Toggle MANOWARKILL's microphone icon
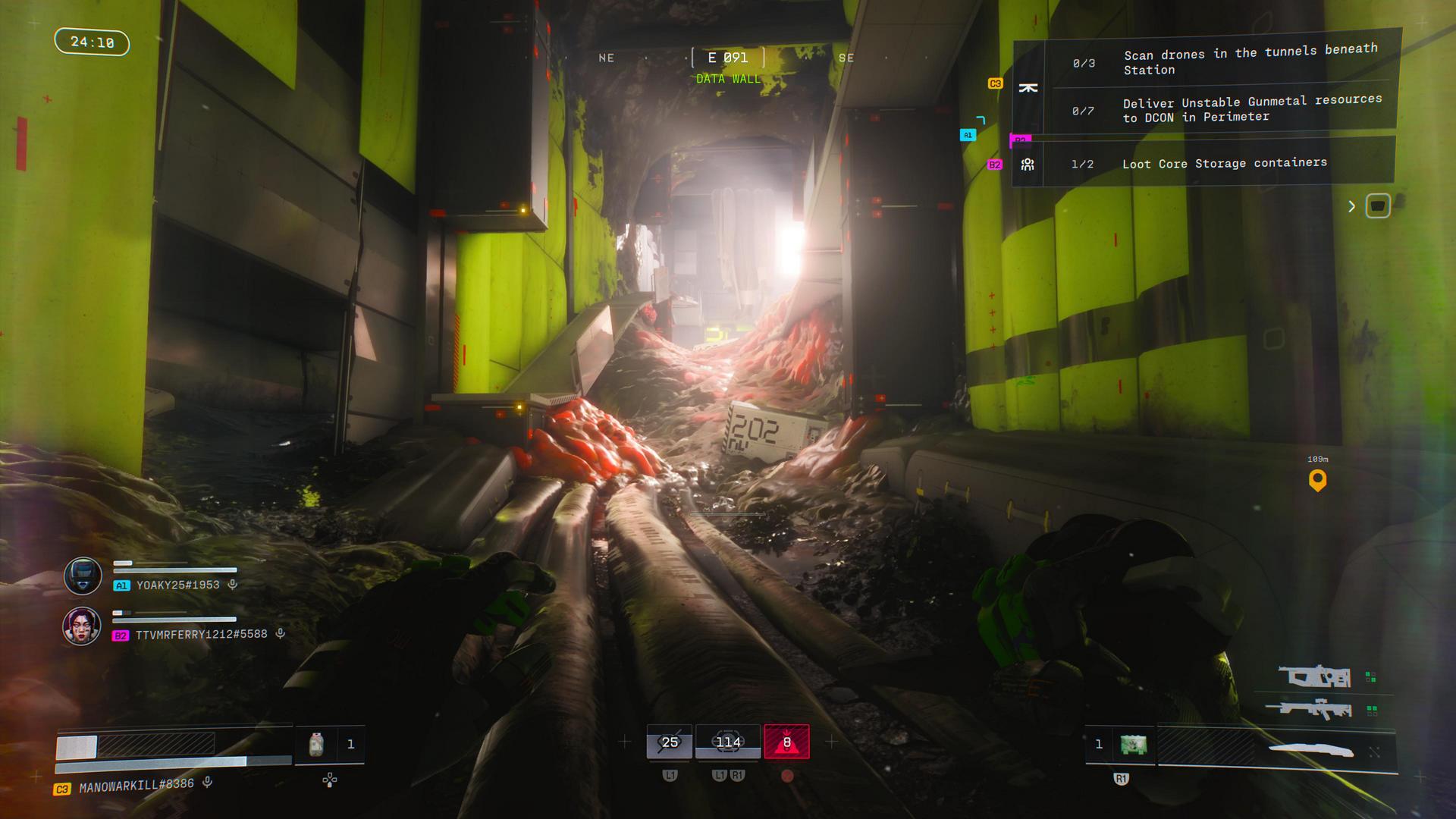This screenshot has width=1456, height=819. [x=208, y=783]
